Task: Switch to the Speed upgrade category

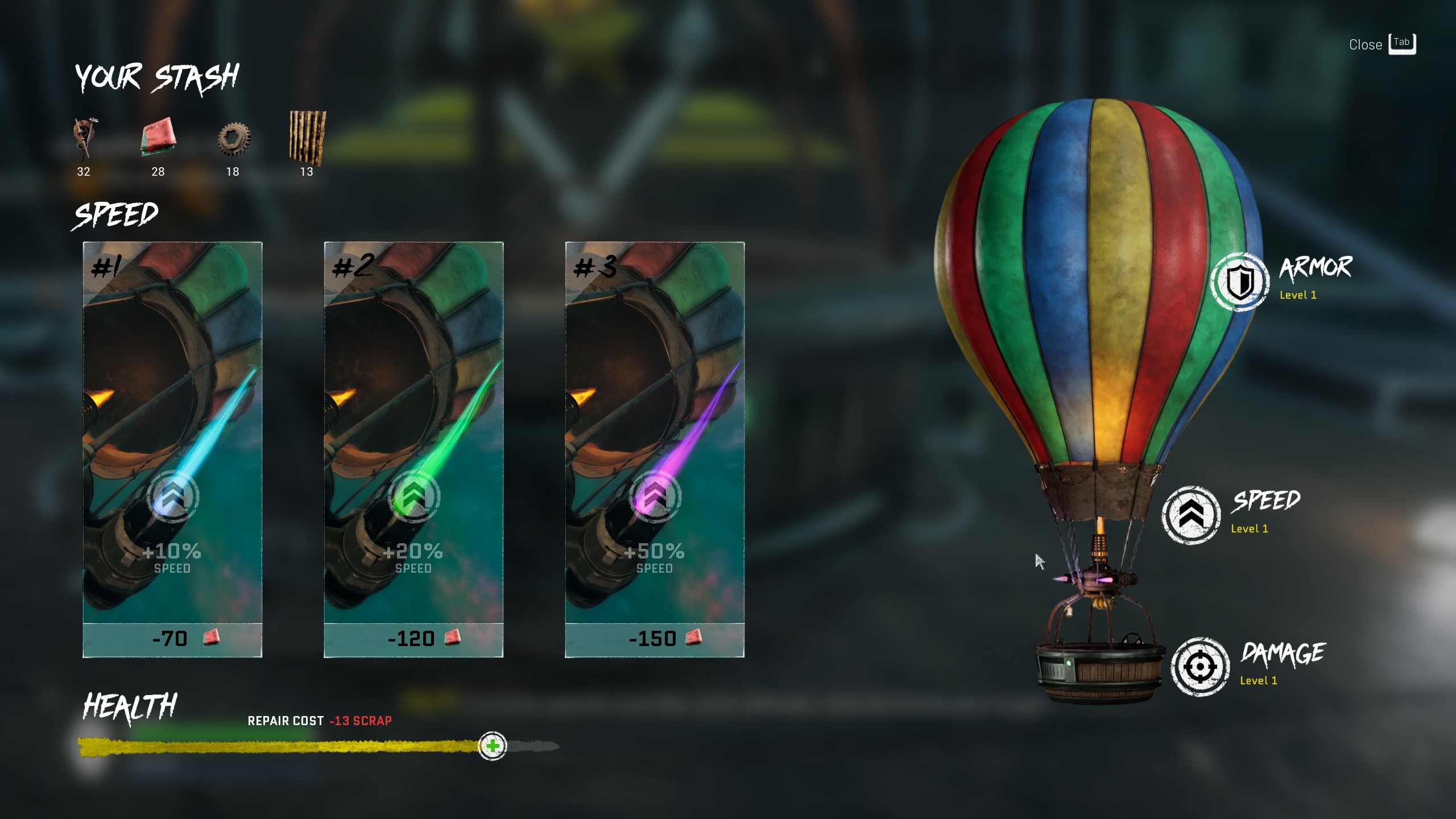Action: tap(1191, 515)
